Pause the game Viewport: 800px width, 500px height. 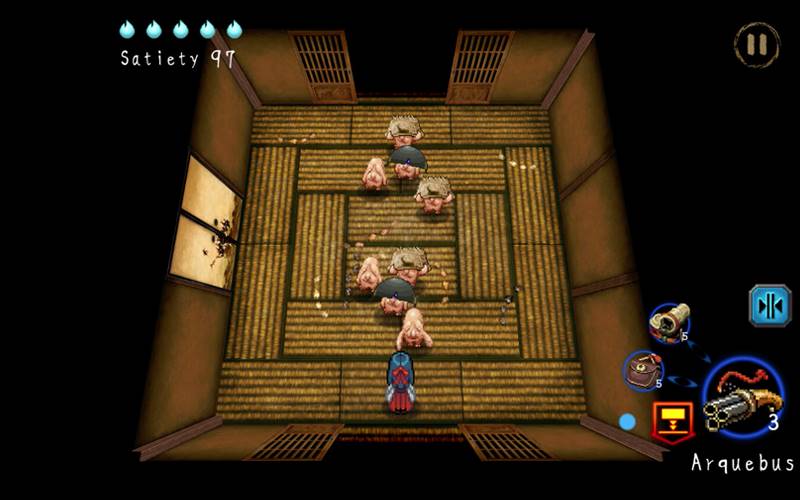(756, 44)
